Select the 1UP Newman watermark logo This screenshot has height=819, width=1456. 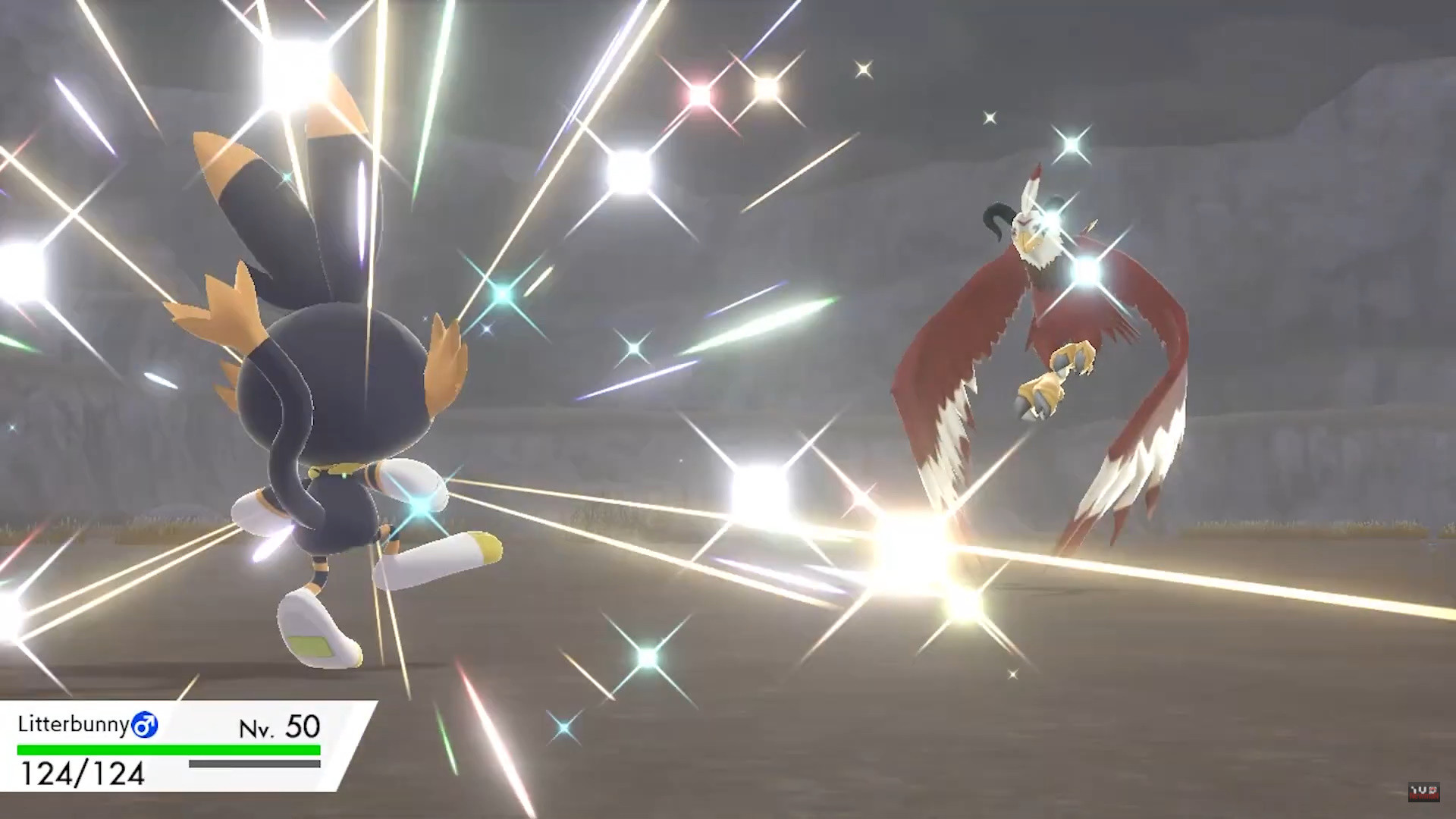(x=1424, y=792)
